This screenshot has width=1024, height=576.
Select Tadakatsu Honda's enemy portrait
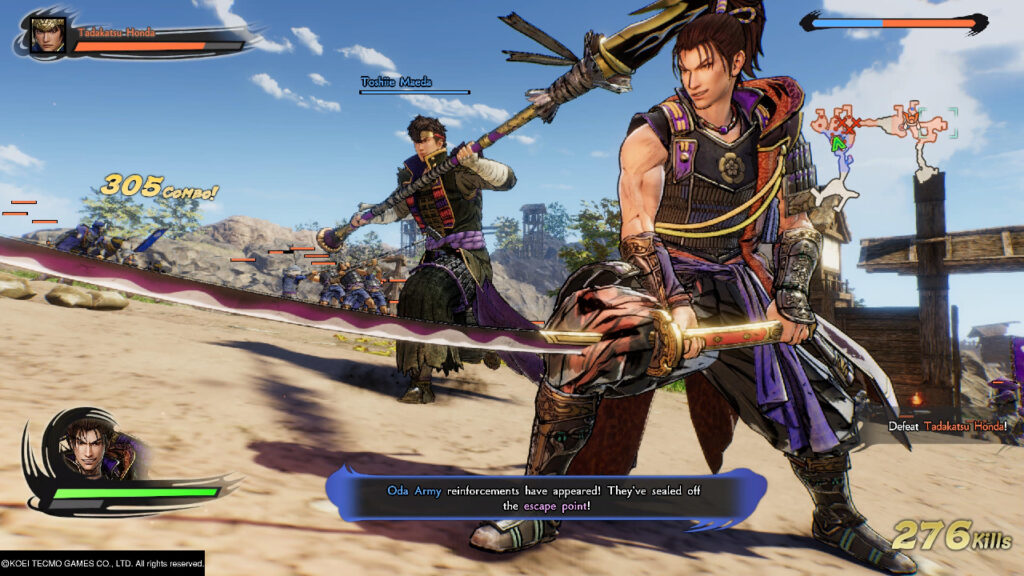47,34
